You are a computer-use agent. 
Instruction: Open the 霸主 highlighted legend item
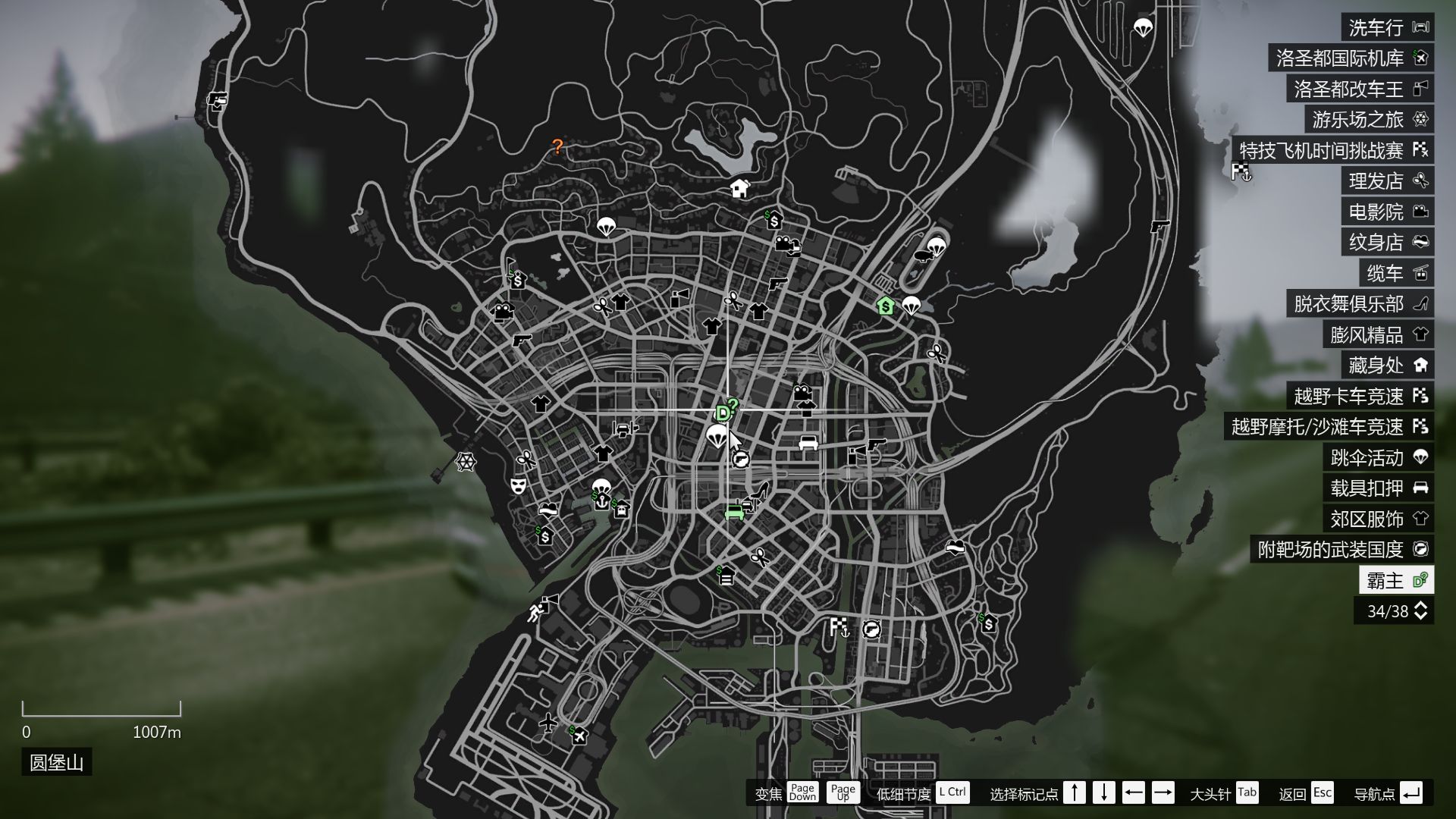(1390, 579)
